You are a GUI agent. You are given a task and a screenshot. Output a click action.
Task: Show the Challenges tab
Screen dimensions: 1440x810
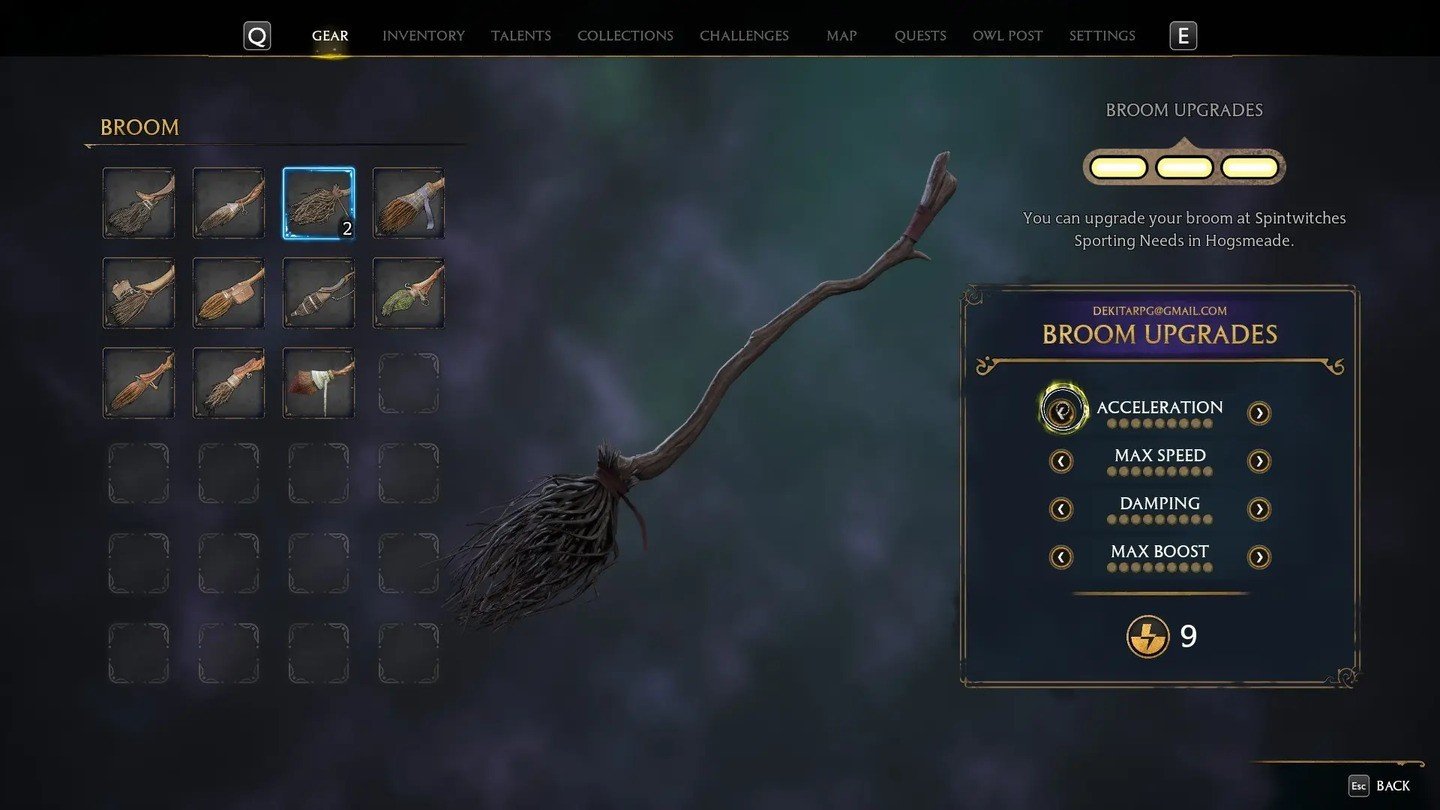tap(744, 36)
